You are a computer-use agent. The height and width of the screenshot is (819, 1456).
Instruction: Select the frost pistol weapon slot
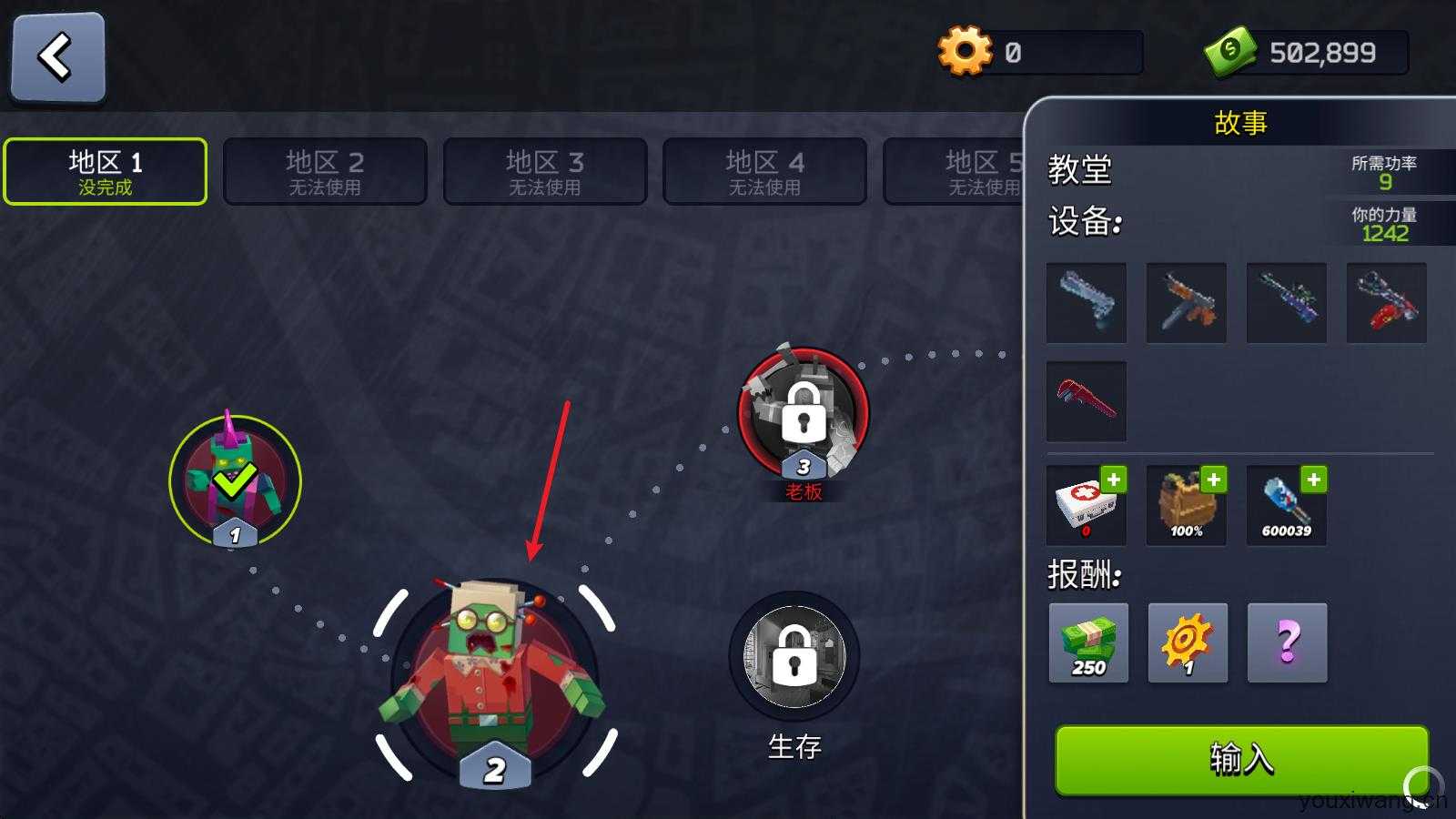(1087, 302)
